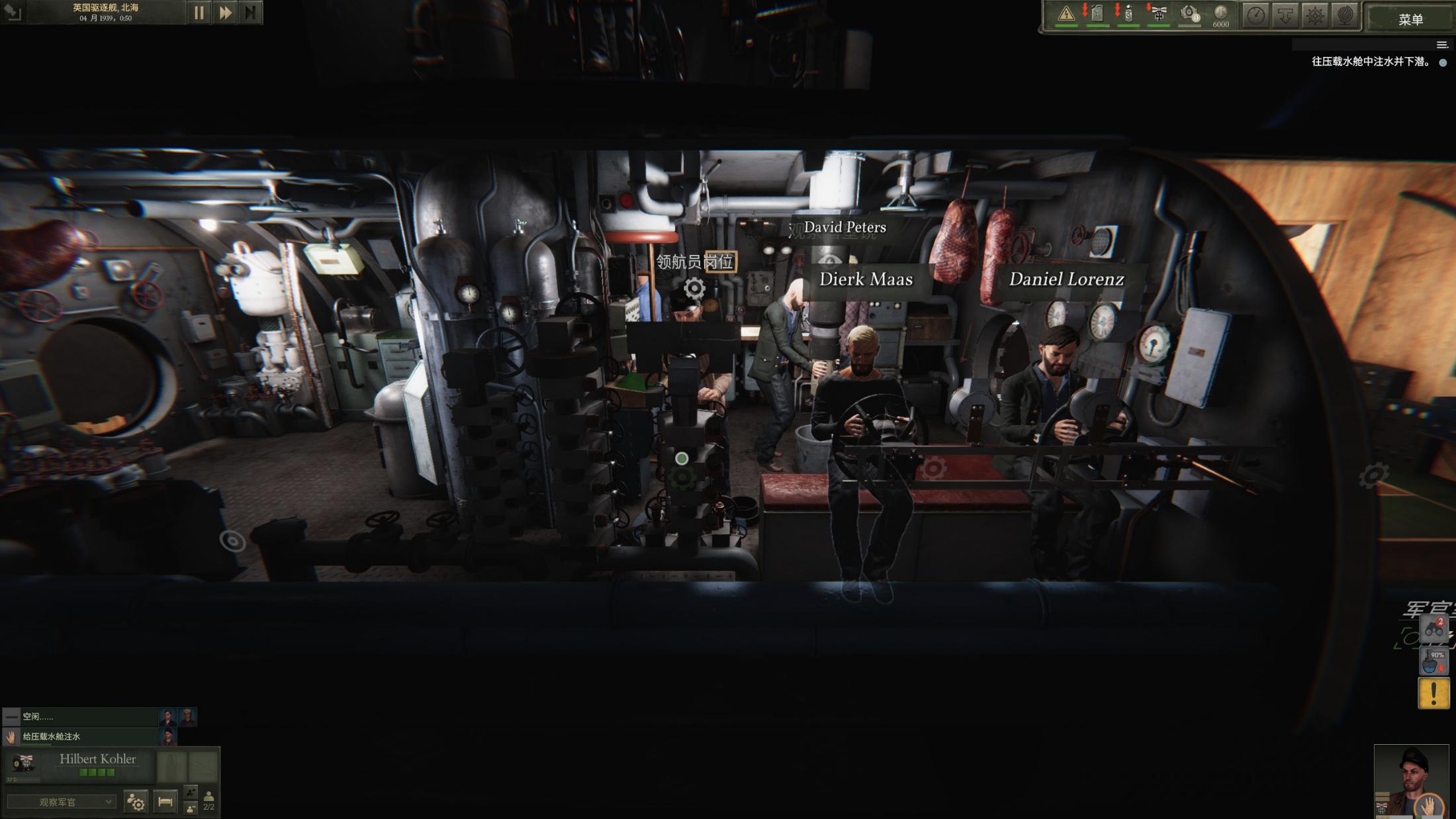Open the speed gauge panel
Screen dimensions: 1456x819
pyautogui.click(x=1255, y=15)
